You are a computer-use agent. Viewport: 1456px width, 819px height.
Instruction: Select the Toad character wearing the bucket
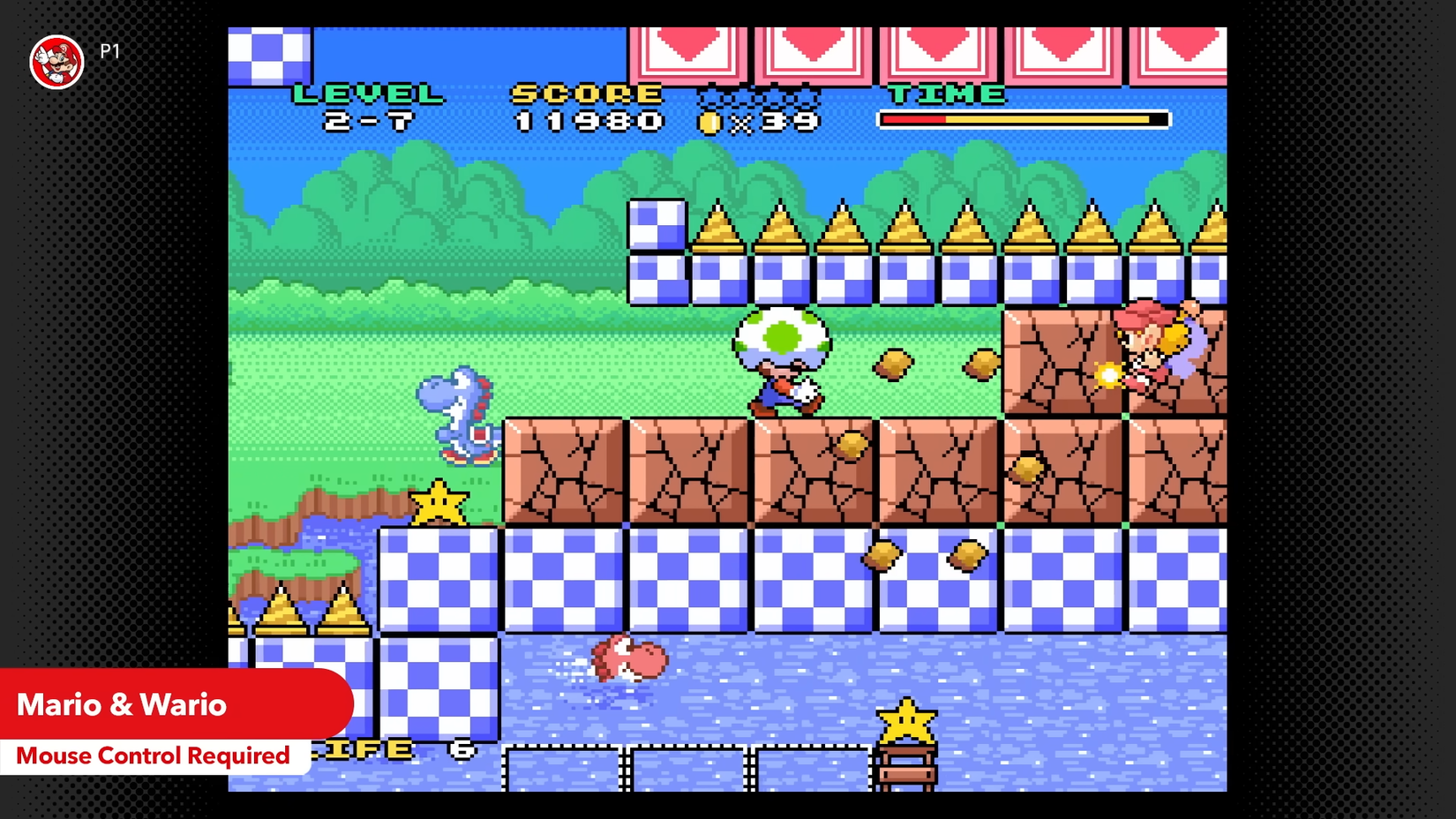[x=780, y=362]
